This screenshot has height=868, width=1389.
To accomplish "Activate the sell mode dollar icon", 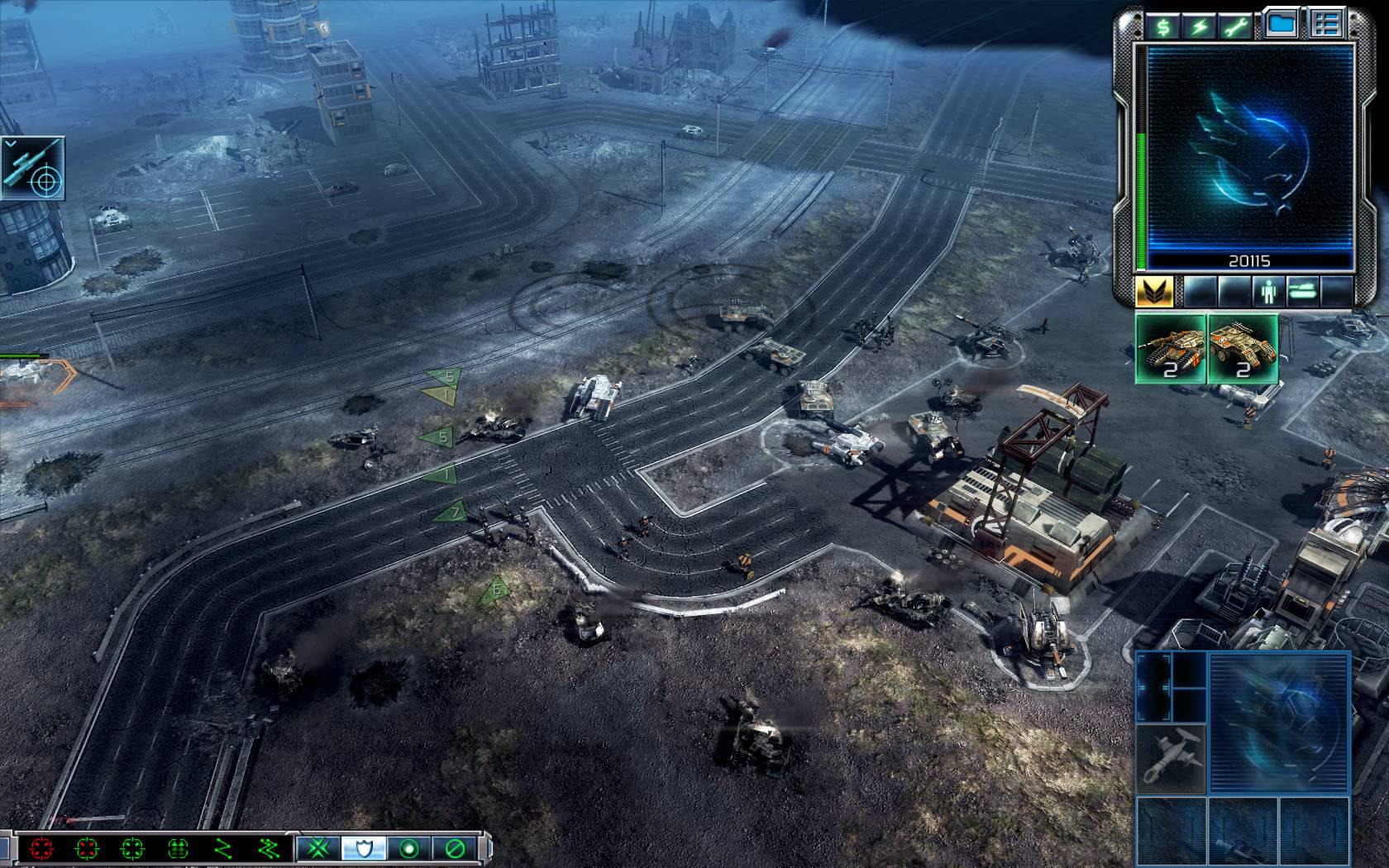I will click(x=1163, y=27).
